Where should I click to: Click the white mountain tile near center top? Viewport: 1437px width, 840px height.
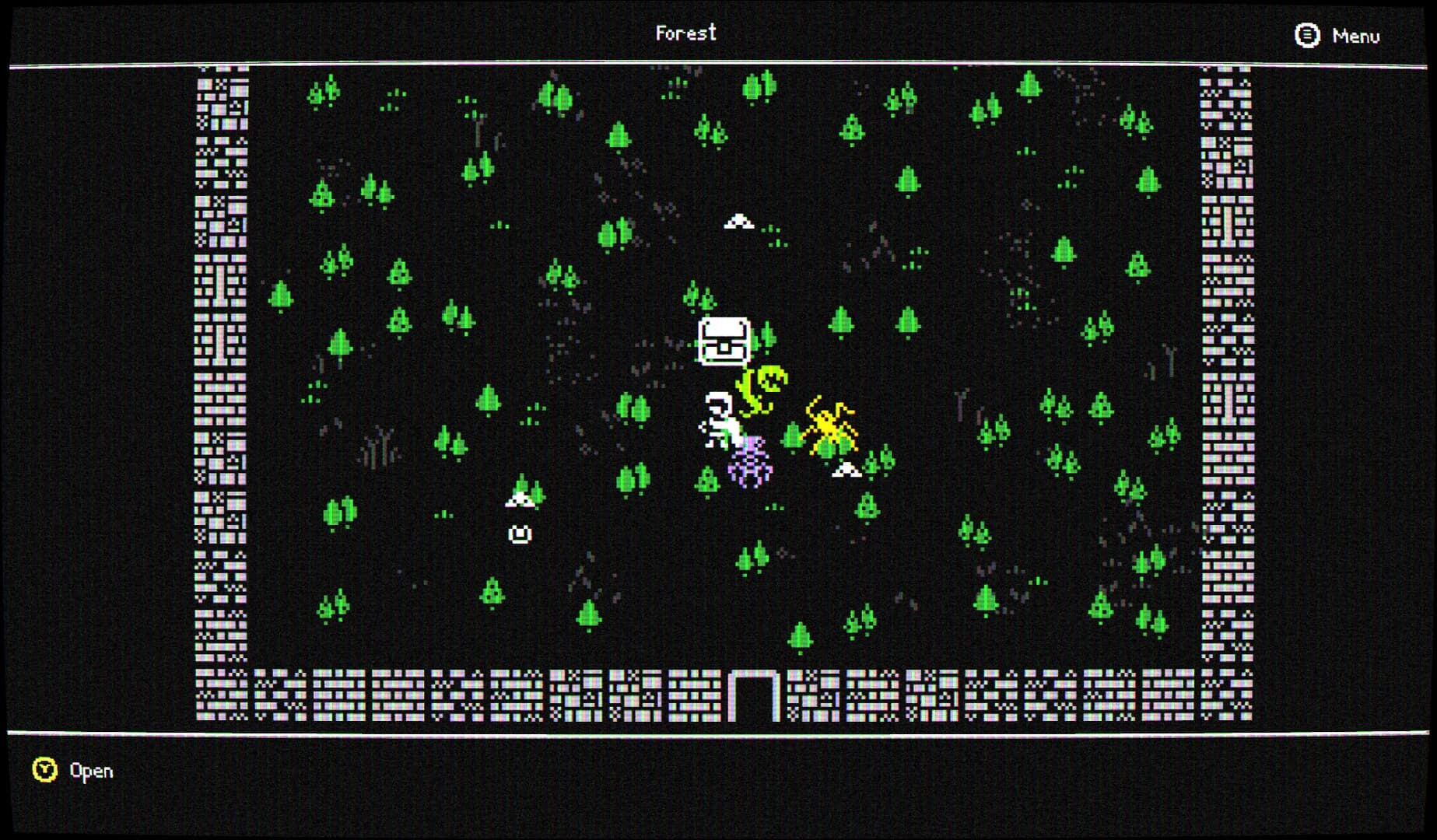click(x=738, y=220)
